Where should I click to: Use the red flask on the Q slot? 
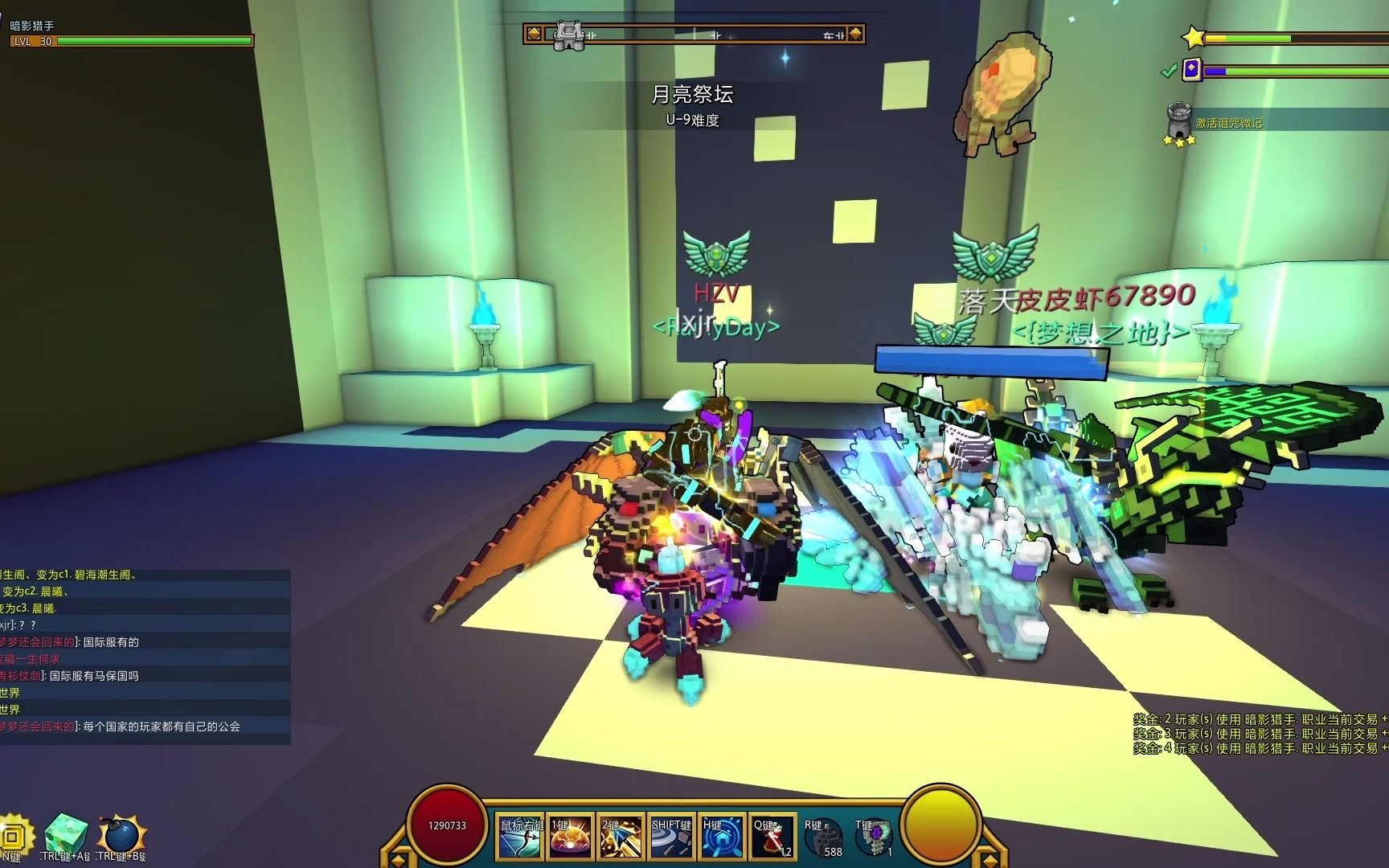click(x=772, y=837)
